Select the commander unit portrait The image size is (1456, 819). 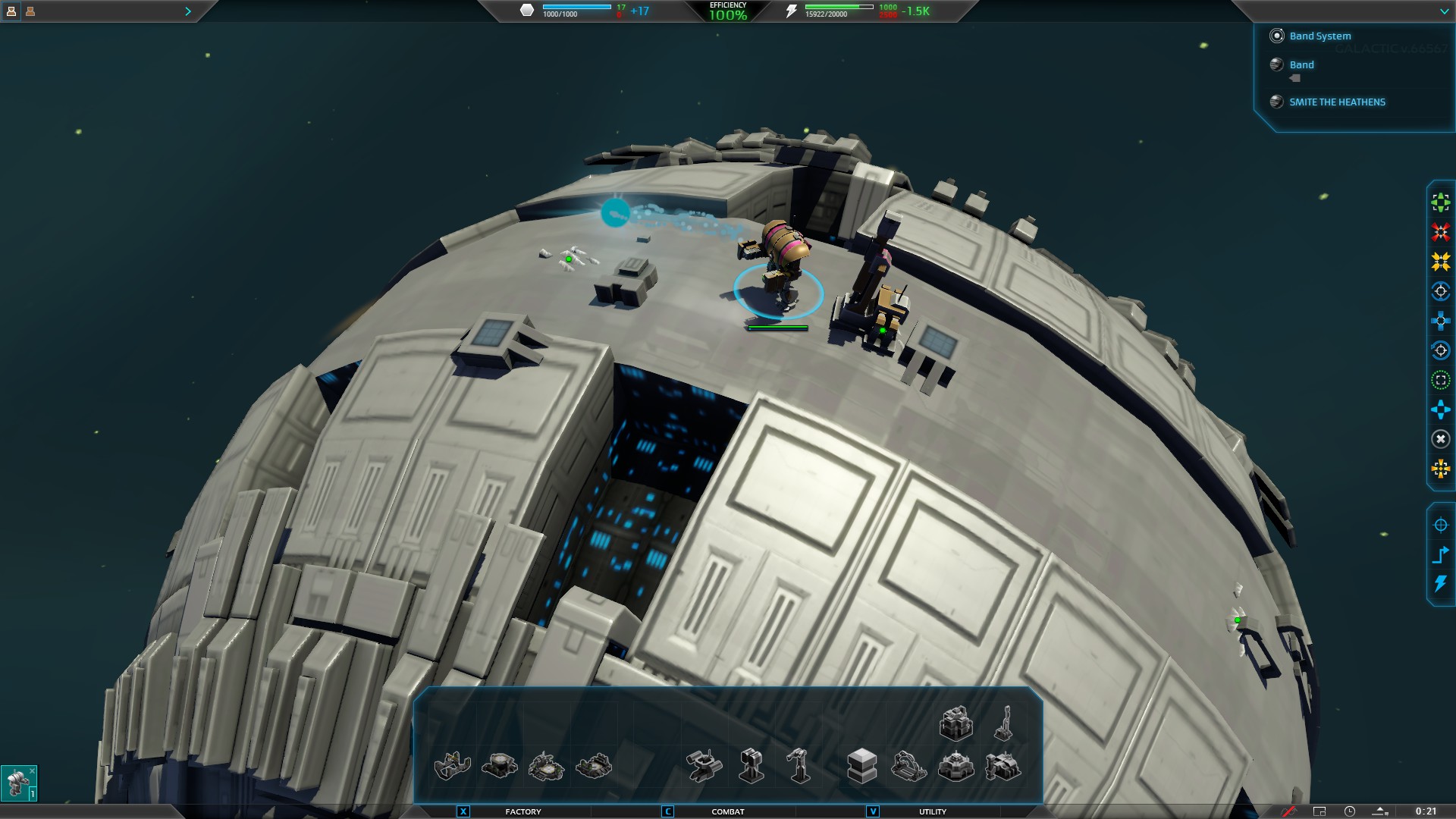[18, 783]
